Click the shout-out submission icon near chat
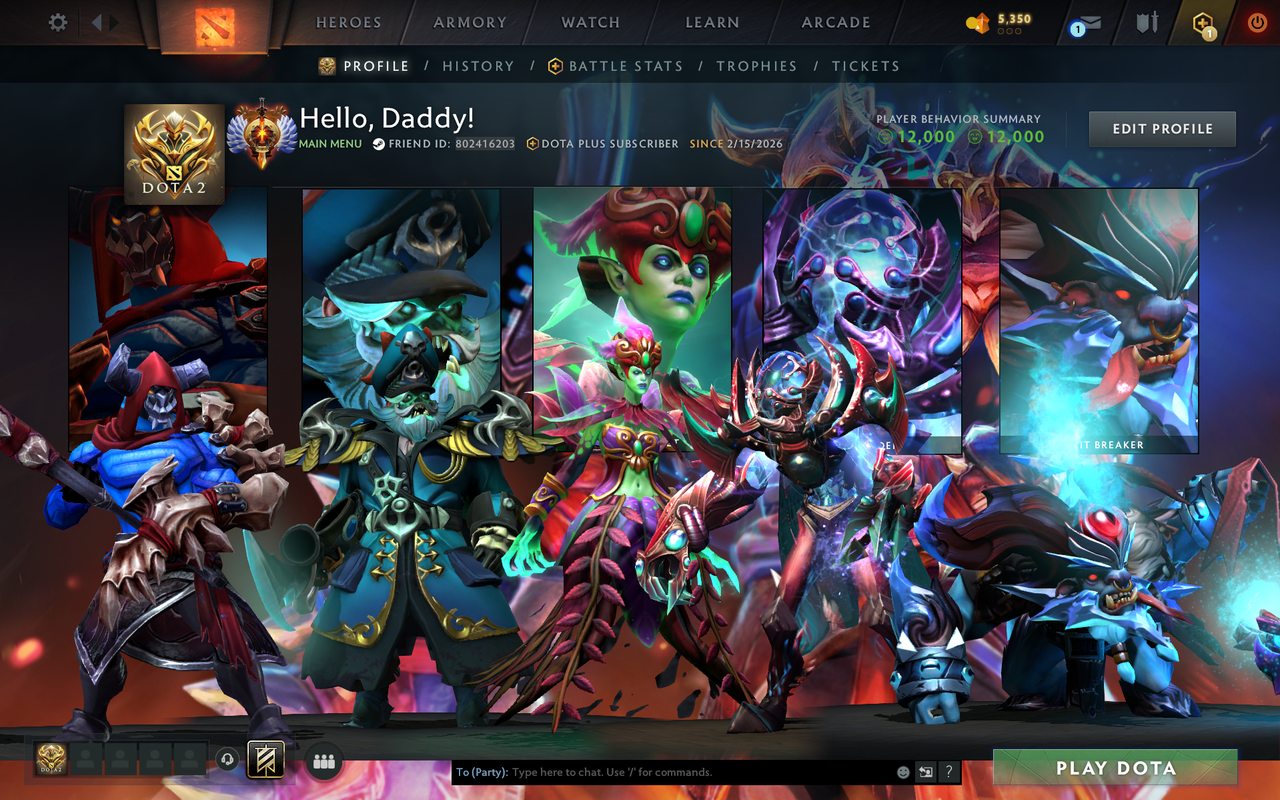Image resolution: width=1280 pixels, height=800 pixels. click(x=925, y=771)
